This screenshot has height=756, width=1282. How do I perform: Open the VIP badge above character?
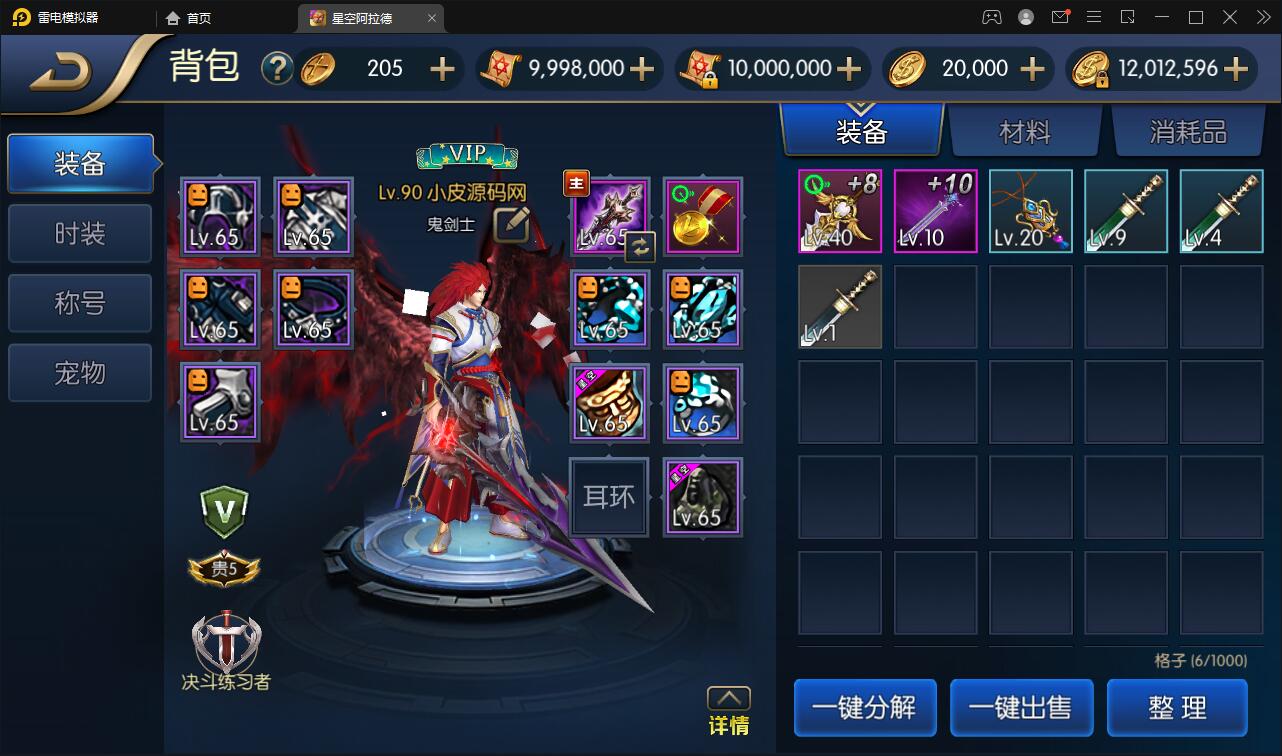[x=467, y=155]
